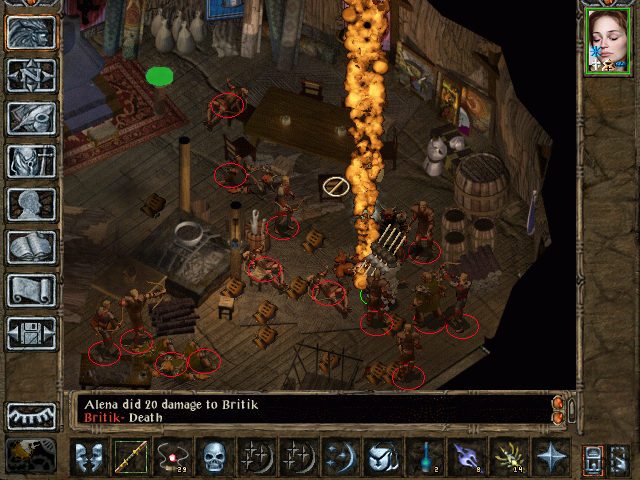Click the four-pointed star ability button
Viewport: 640px width, 480px height.
coord(551,458)
